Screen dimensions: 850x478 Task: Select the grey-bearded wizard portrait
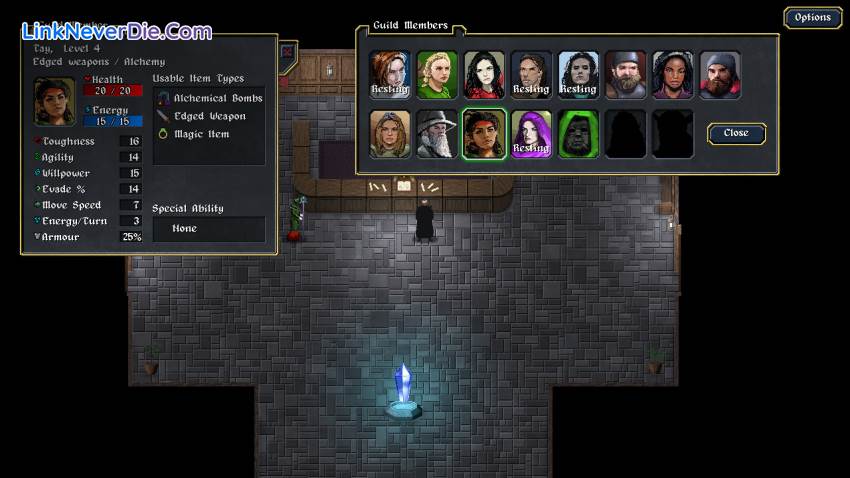tap(437, 134)
